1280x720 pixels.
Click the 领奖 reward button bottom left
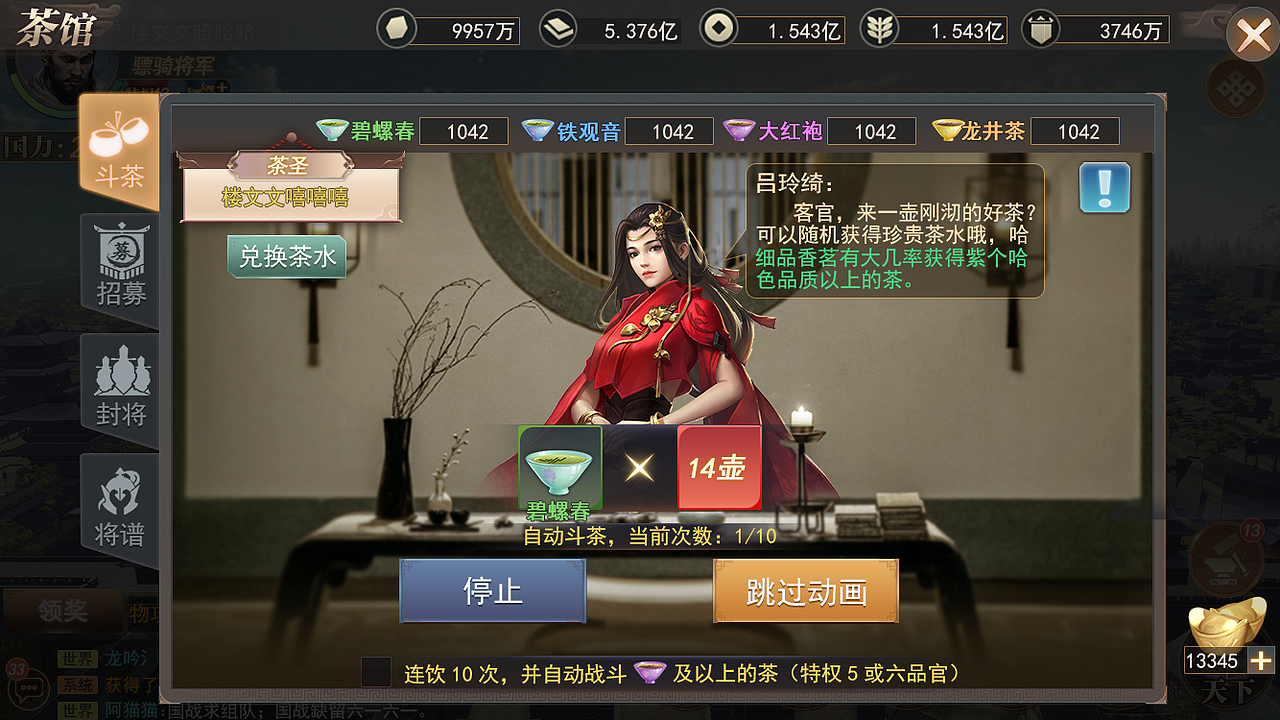[x=62, y=611]
